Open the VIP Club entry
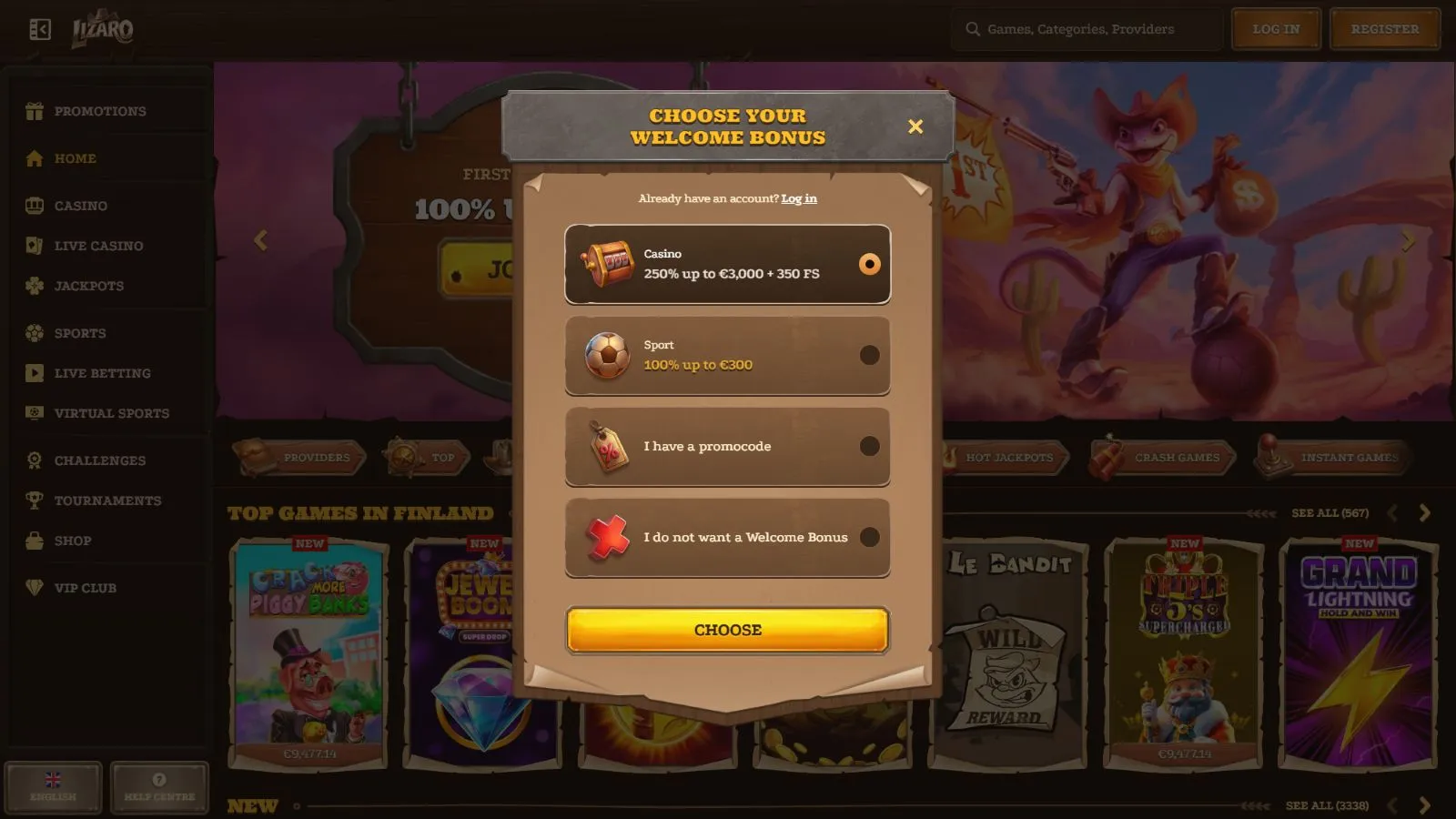1456x819 pixels. 86,588
